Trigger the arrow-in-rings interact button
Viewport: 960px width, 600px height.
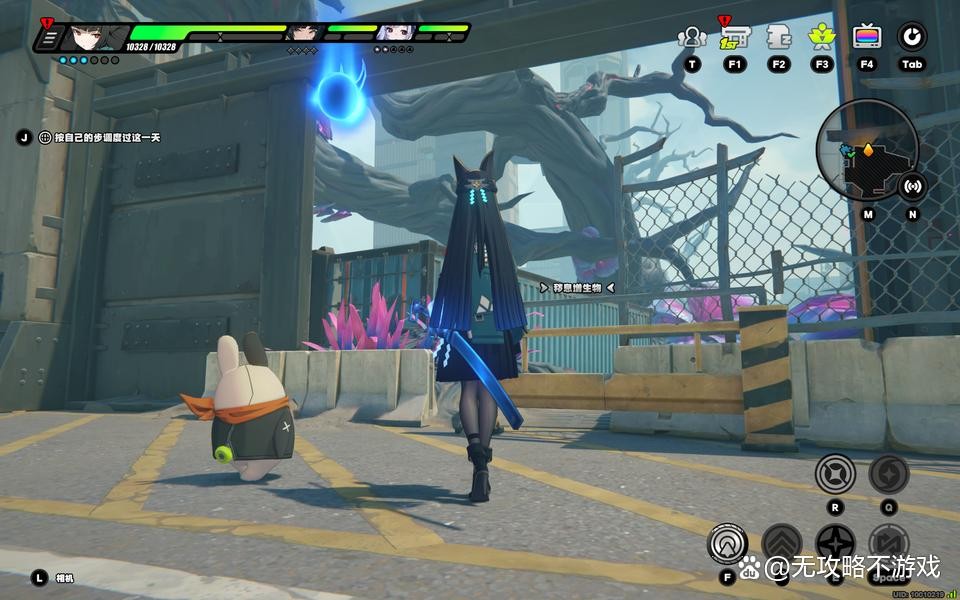coord(728,544)
